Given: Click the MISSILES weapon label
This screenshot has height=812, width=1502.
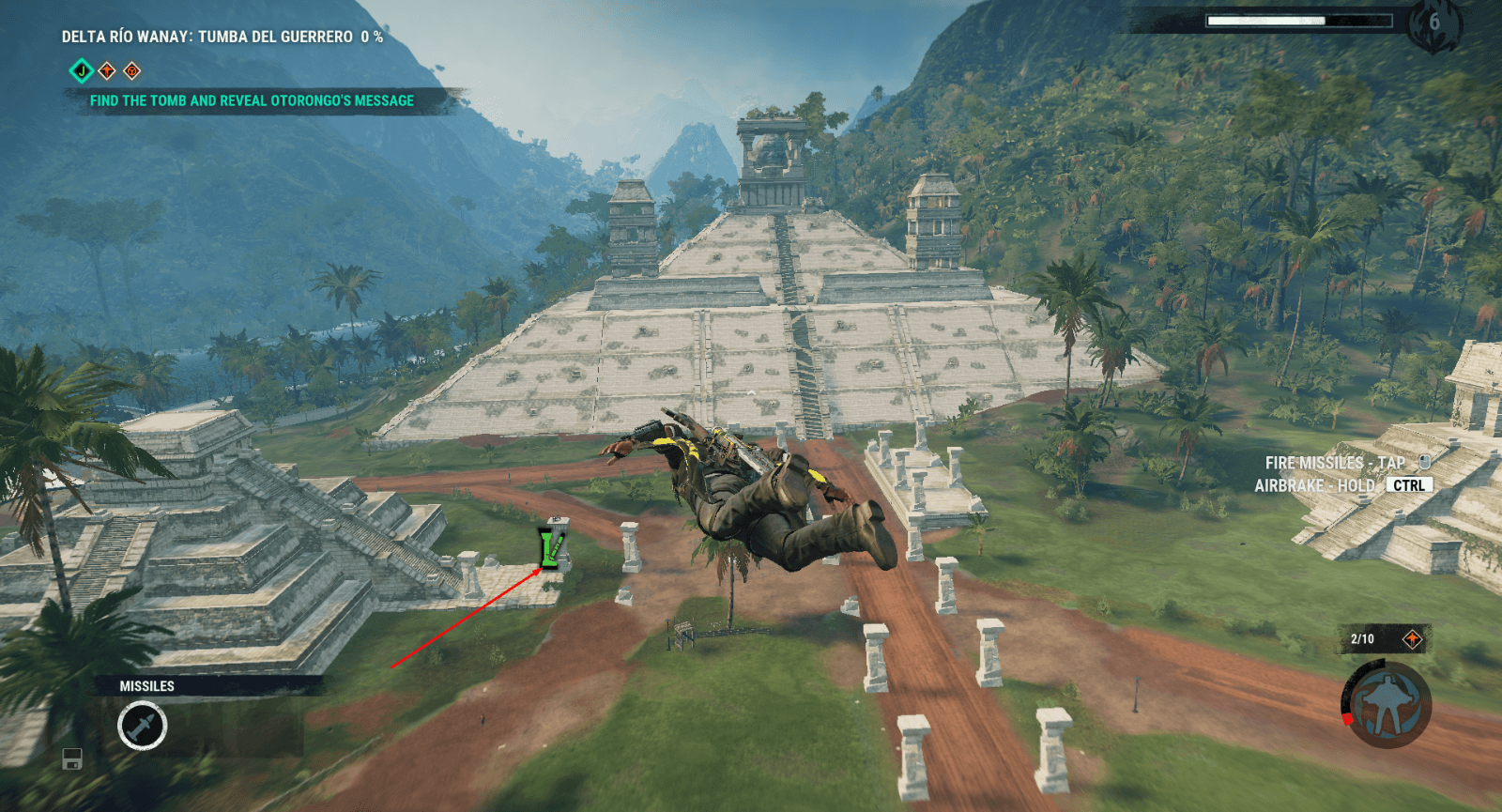Looking at the screenshot, I should click(x=146, y=685).
